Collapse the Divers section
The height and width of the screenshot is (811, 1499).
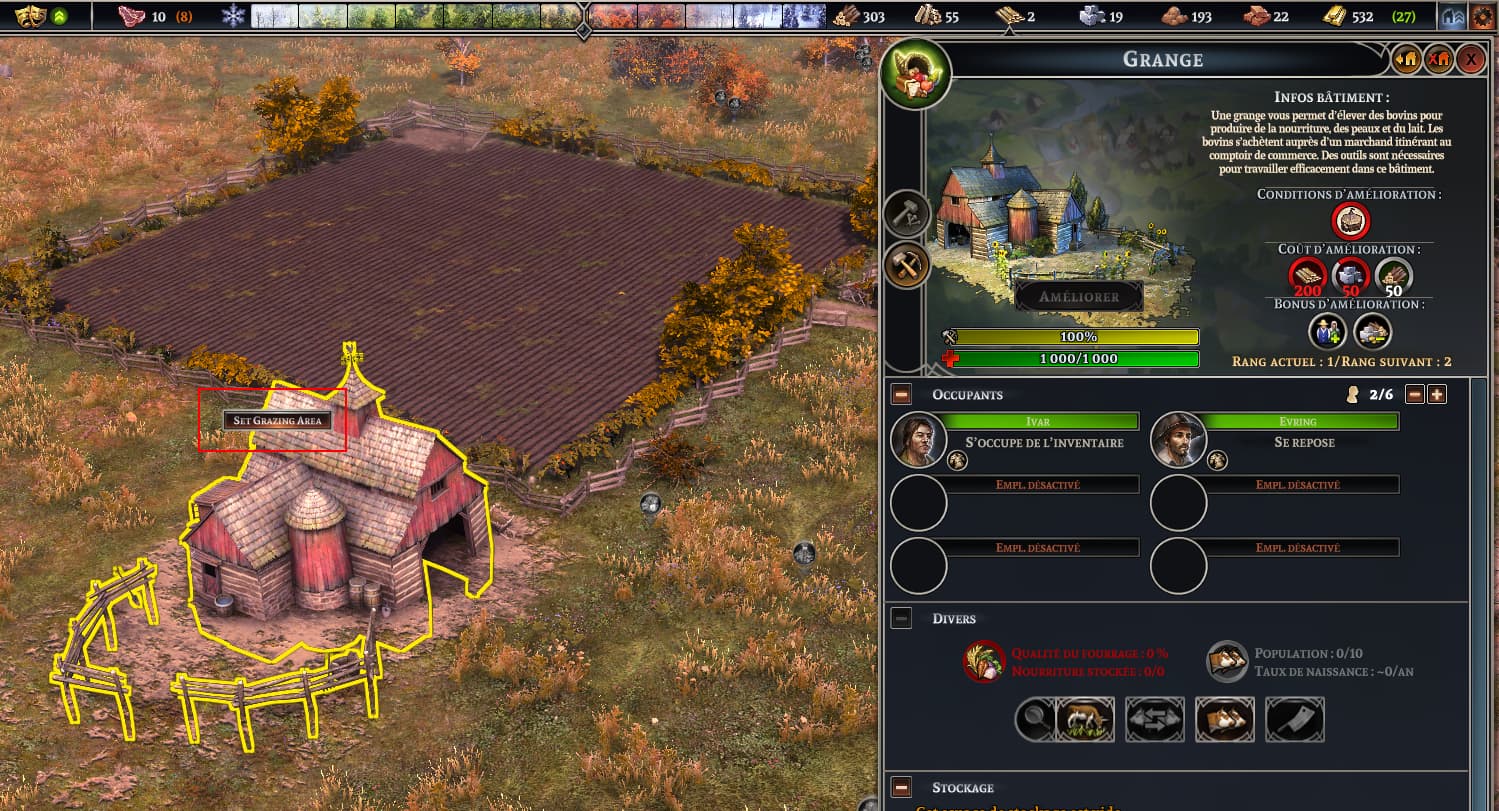coord(901,619)
